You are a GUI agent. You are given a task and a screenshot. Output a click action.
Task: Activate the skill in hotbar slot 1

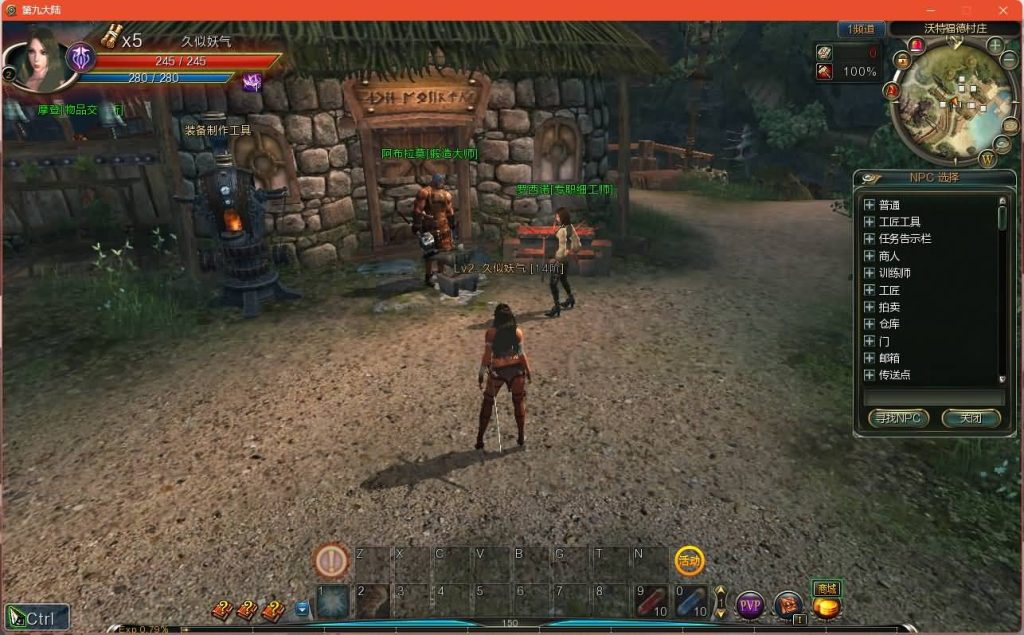coord(333,601)
